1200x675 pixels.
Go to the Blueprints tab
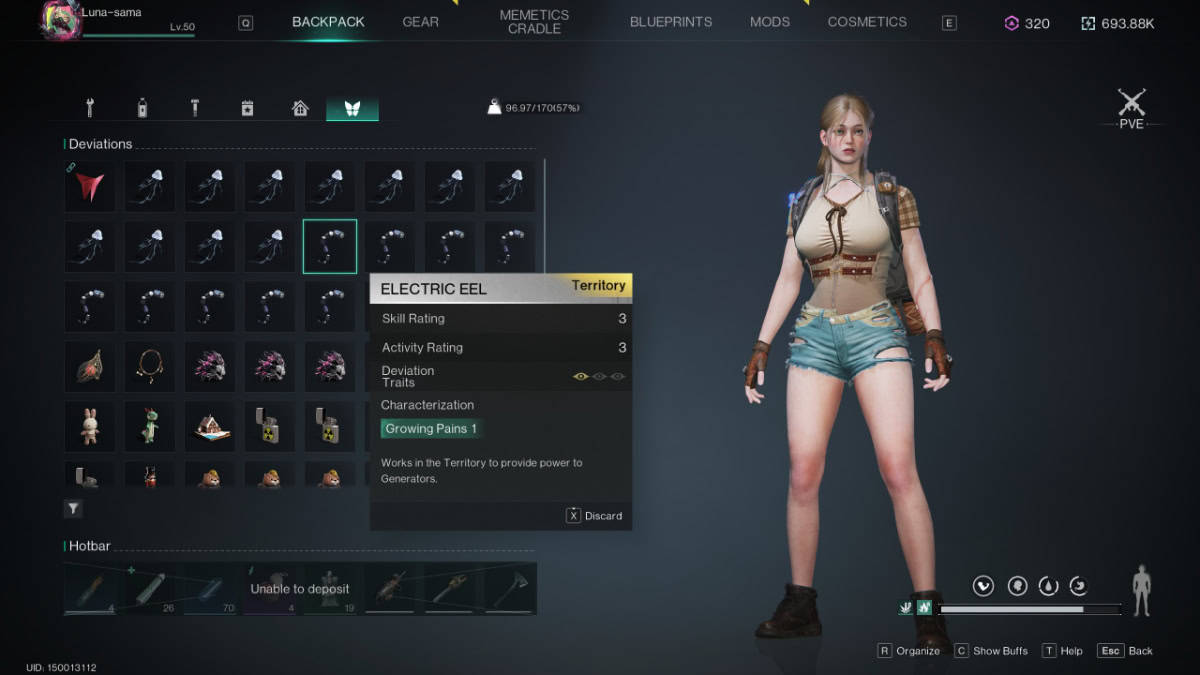tap(671, 22)
